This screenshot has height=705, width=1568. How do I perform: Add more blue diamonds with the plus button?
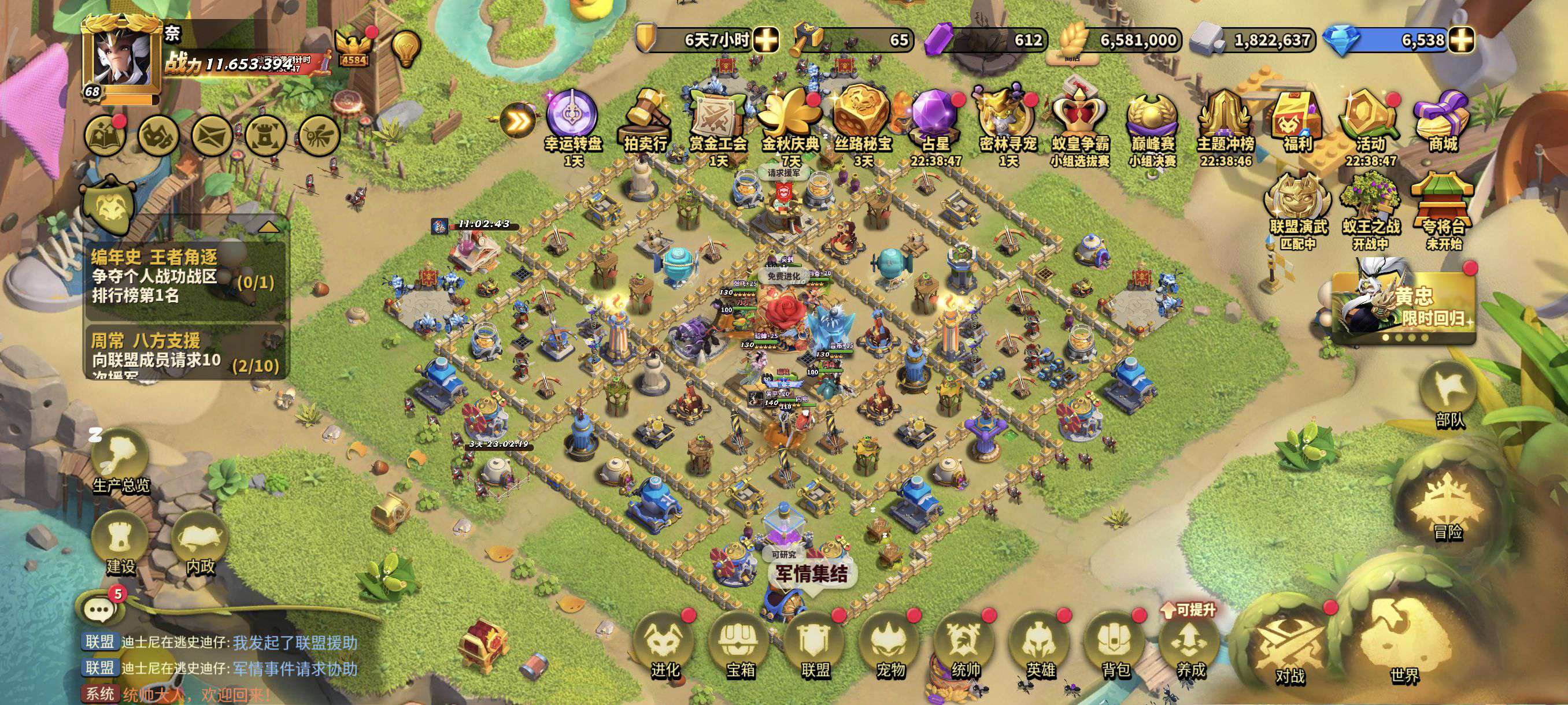tap(1460, 40)
